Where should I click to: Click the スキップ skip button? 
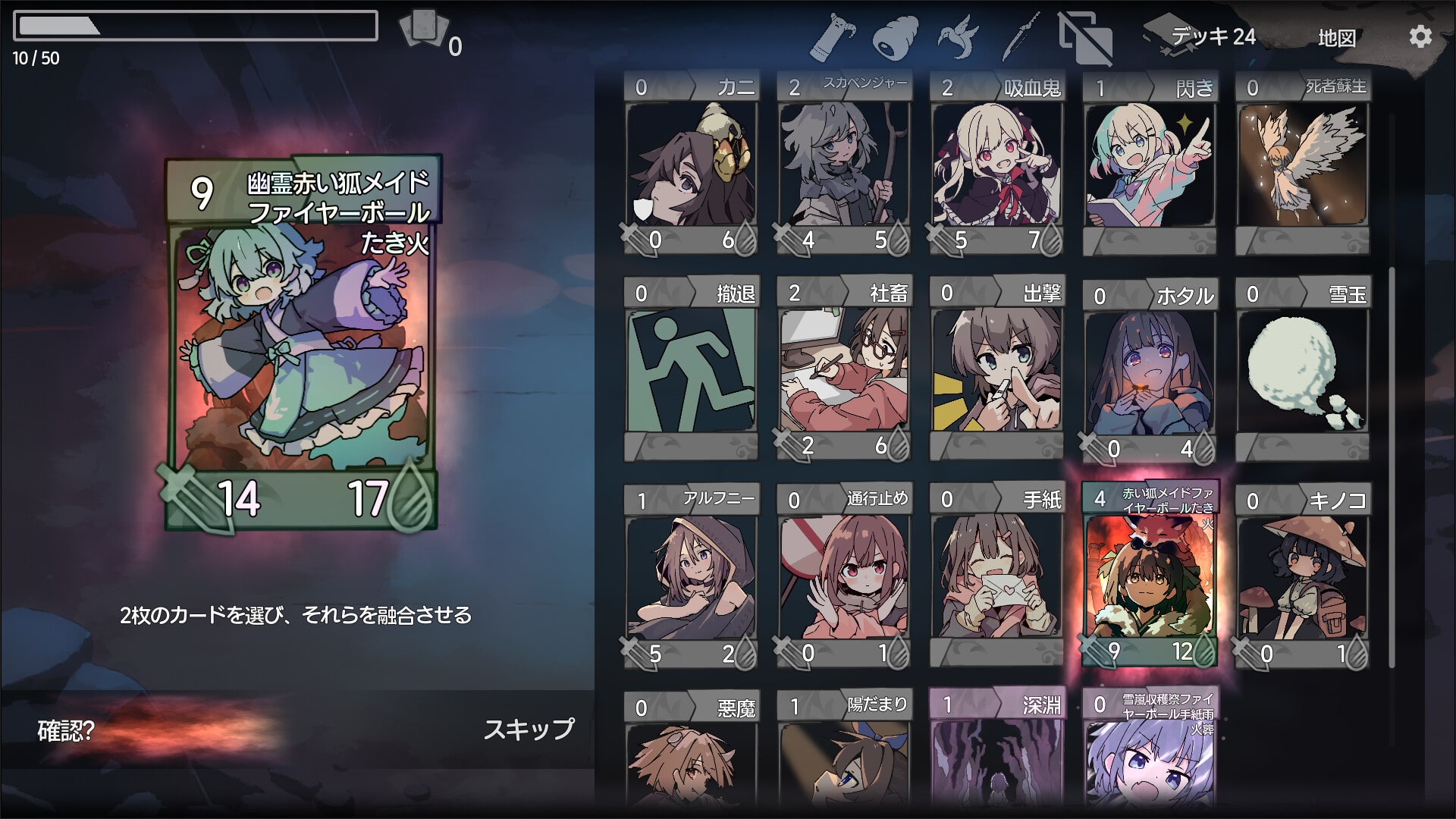(x=529, y=732)
